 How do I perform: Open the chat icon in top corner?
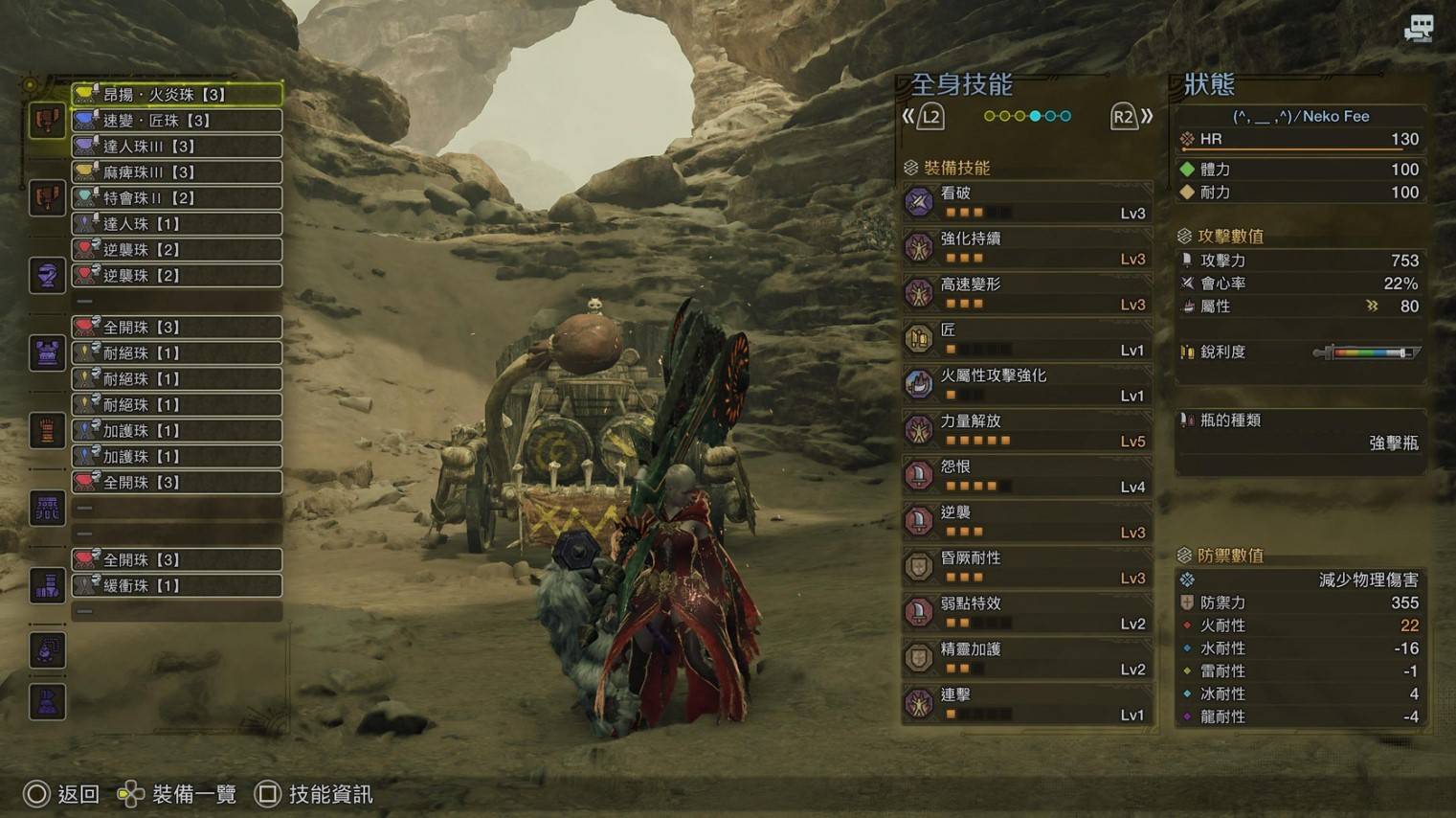pyautogui.click(x=1419, y=29)
